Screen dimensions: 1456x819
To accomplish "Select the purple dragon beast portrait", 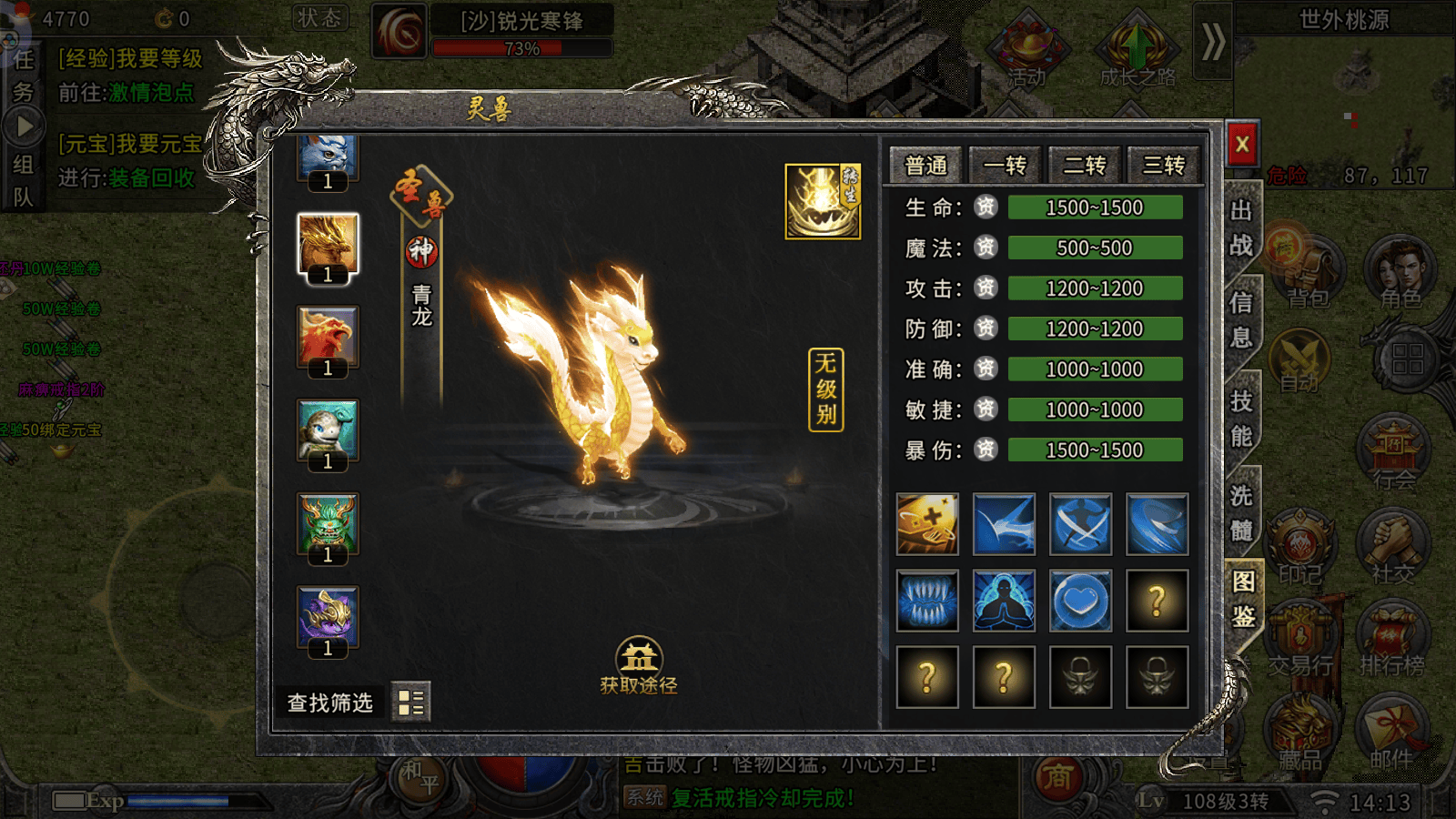I will tap(328, 617).
